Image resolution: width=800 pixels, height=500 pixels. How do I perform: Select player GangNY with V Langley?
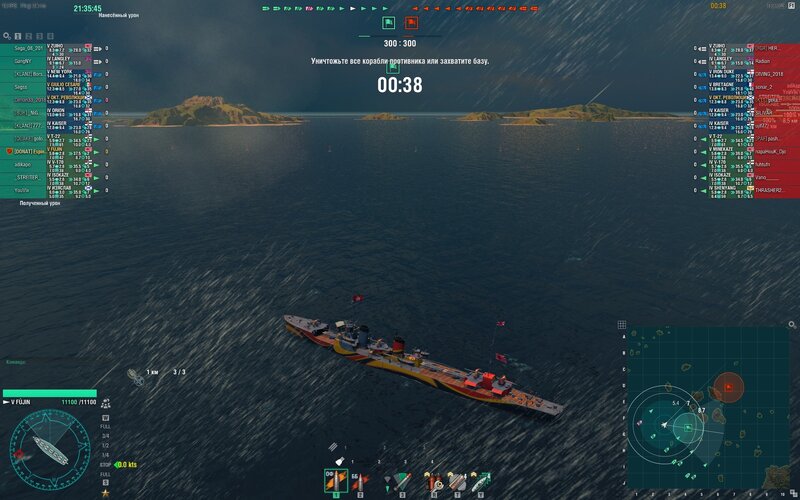pyautogui.click(x=26, y=60)
